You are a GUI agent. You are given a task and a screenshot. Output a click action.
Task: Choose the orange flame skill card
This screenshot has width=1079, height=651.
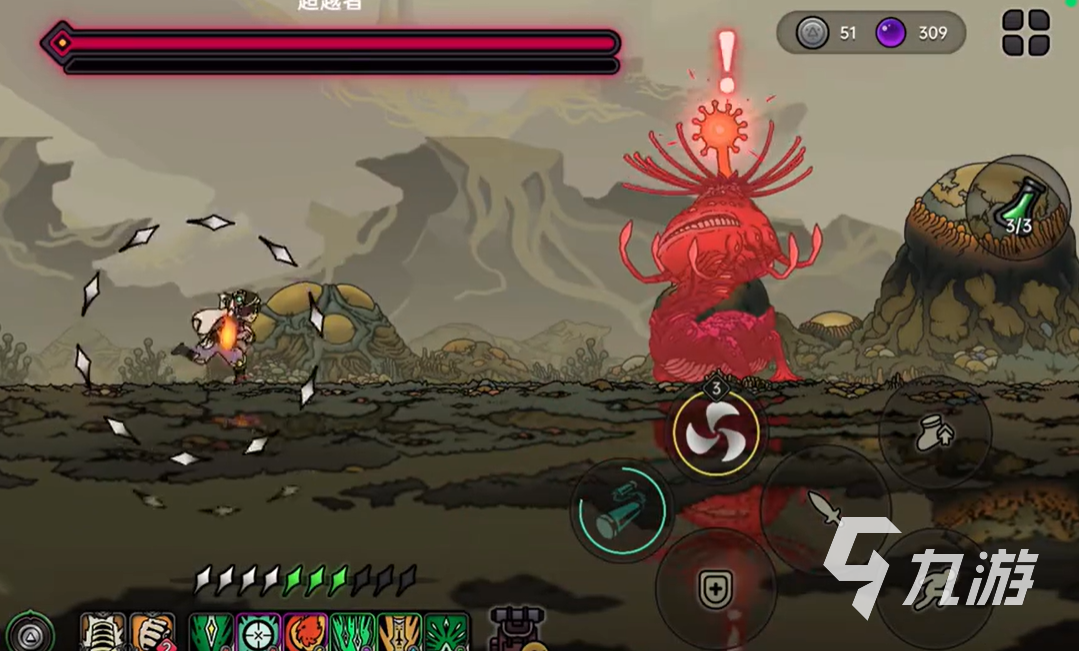(x=306, y=633)
